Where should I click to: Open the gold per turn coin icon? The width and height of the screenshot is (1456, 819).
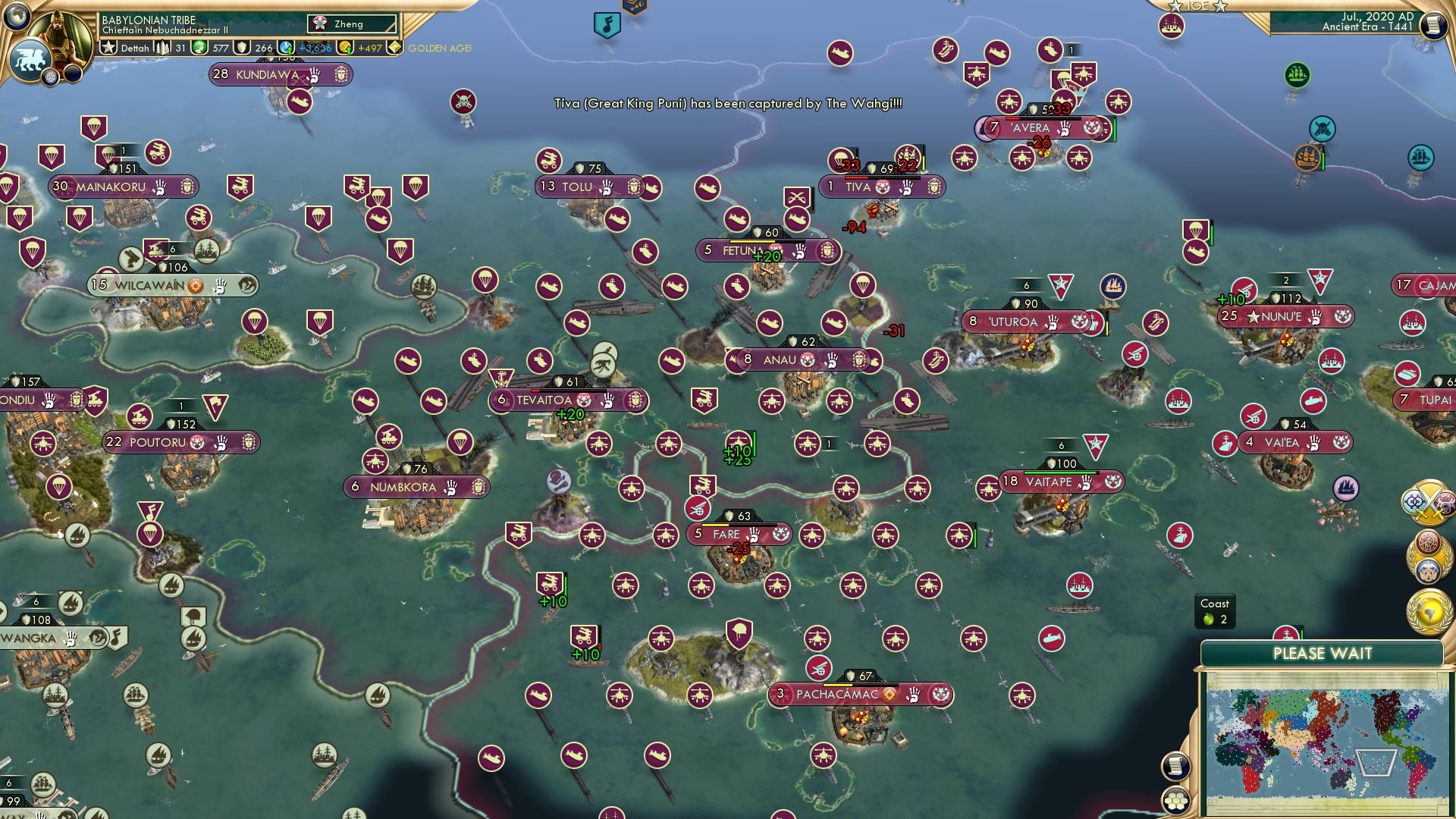346,48
